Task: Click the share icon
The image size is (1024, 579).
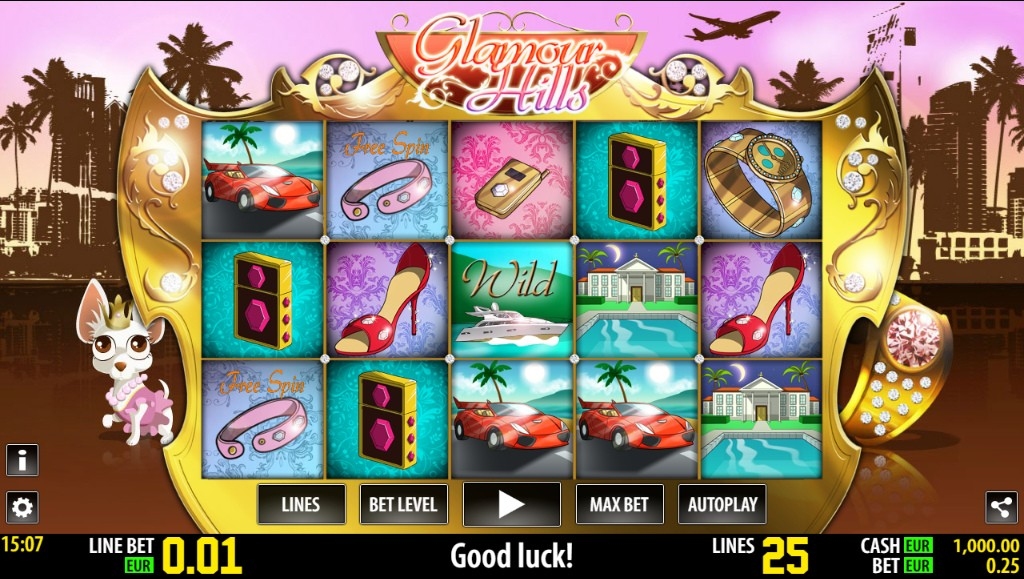Action: 1001,507
